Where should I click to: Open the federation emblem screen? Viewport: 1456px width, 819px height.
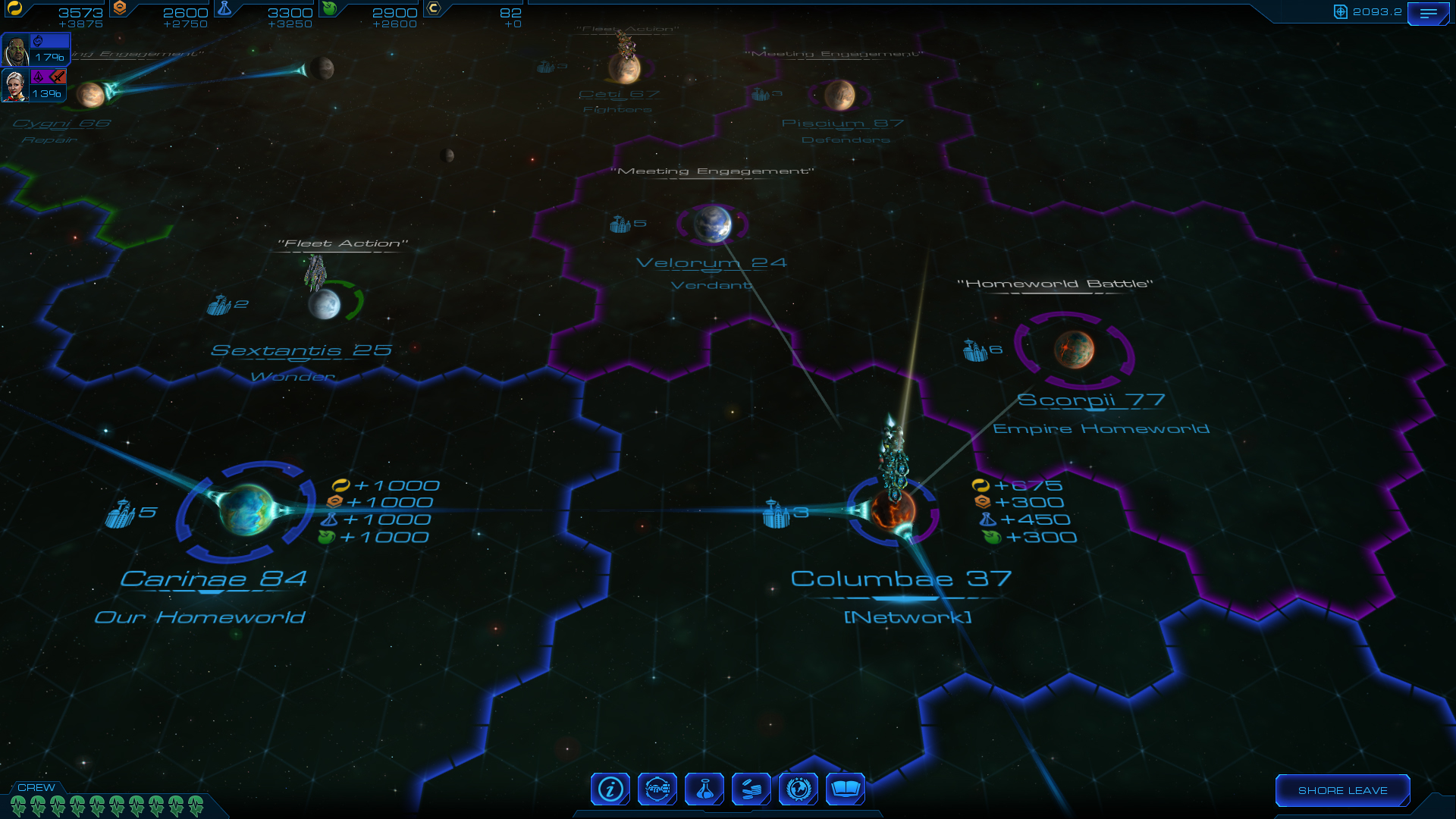[799, 789]
